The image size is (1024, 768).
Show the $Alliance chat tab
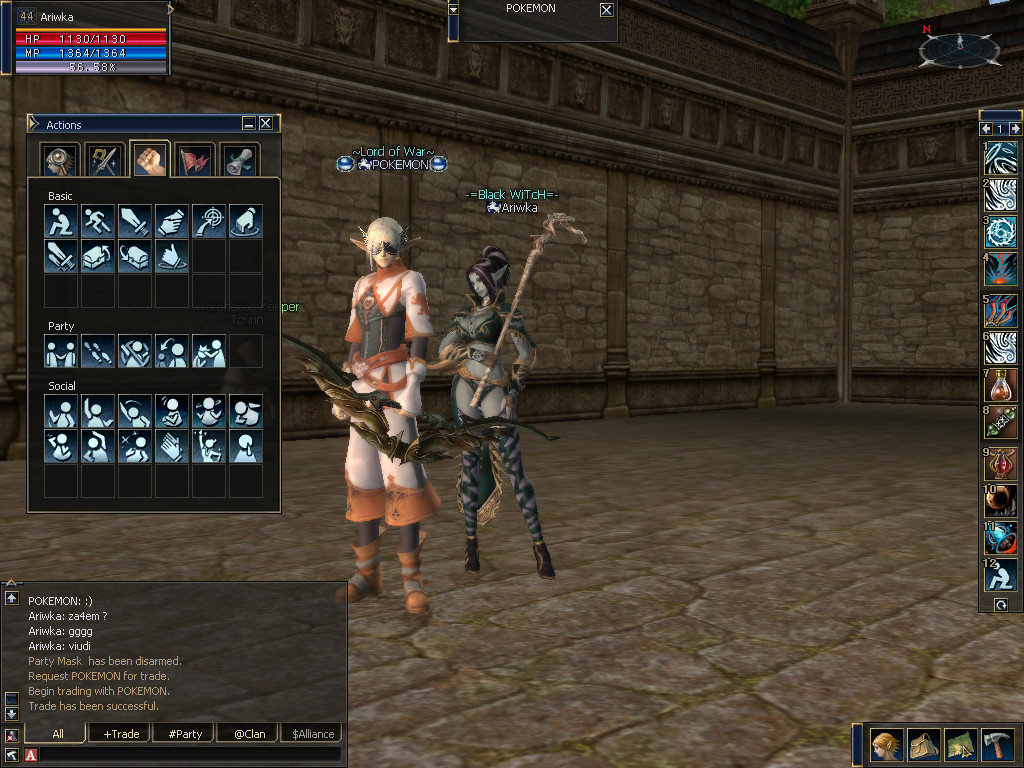(313, 734)
